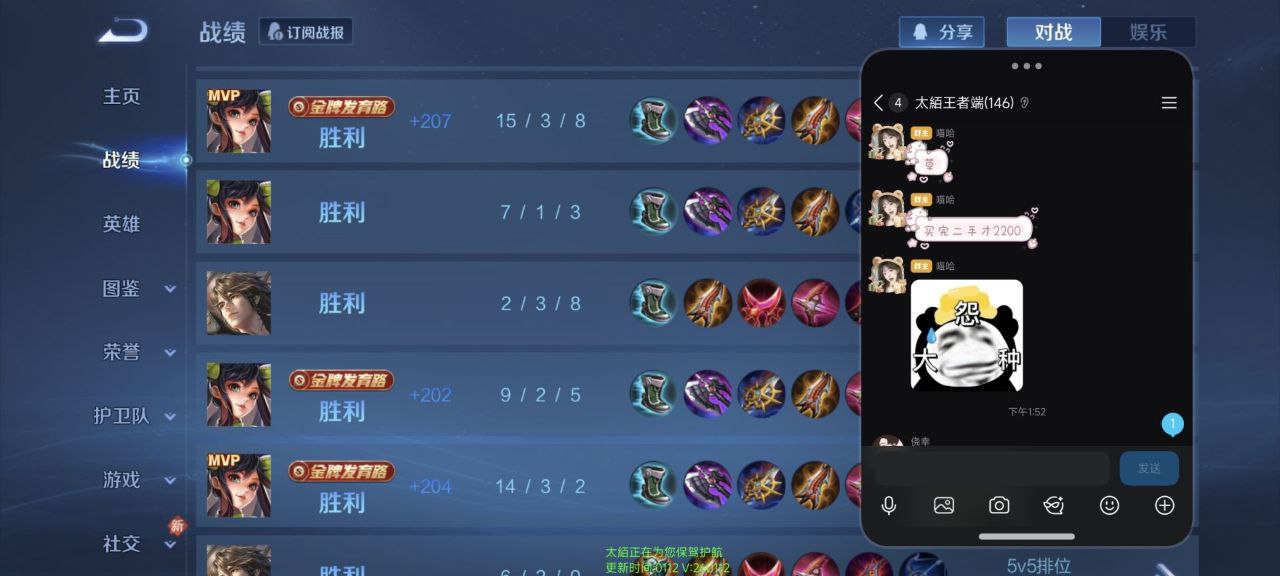Open the 主页 sidebar entry
Screen dimensions: 1280x576
(121, 96)
